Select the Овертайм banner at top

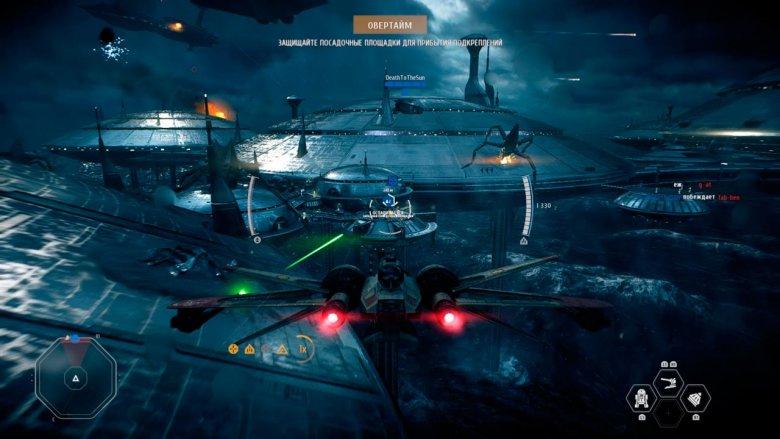click(390, 24)
